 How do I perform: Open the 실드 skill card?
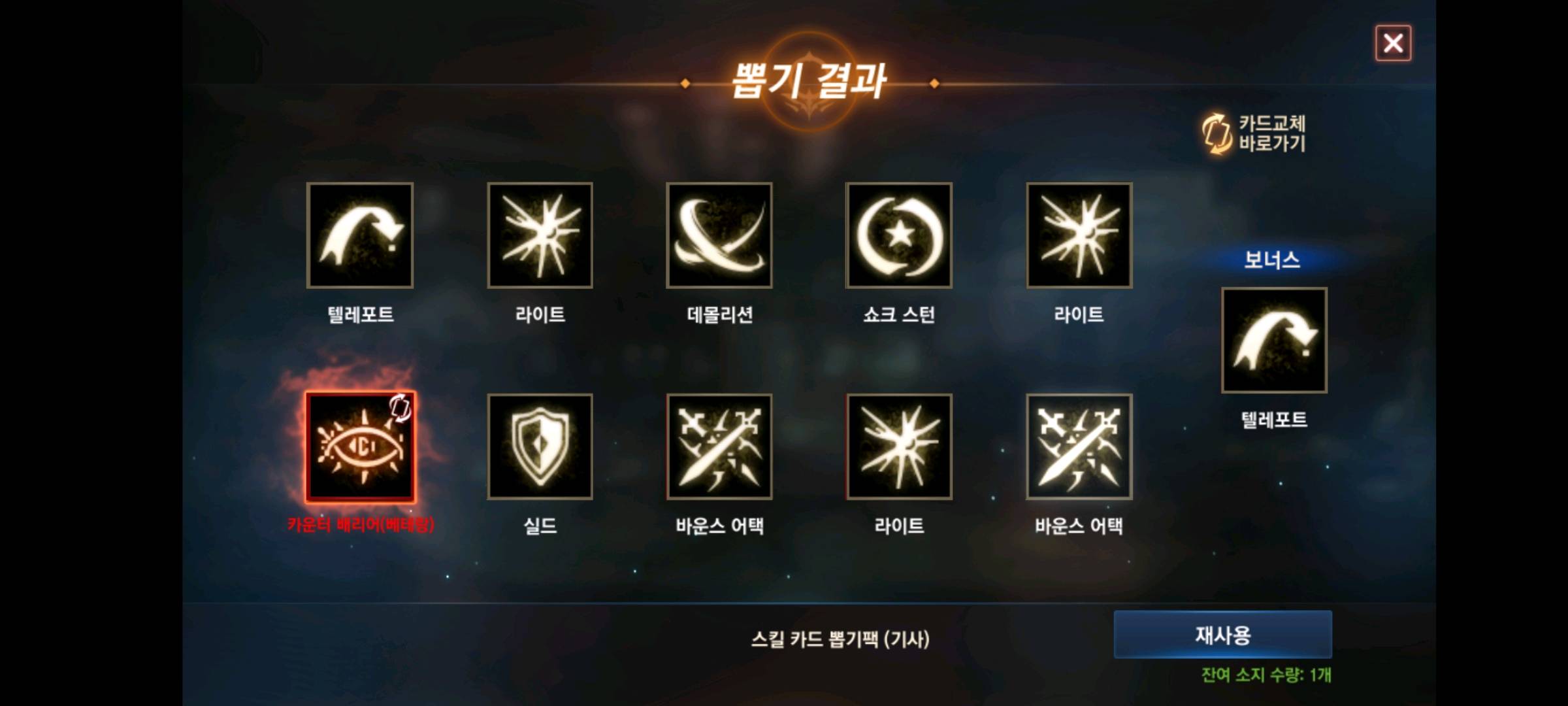click(x=541, y=446)
